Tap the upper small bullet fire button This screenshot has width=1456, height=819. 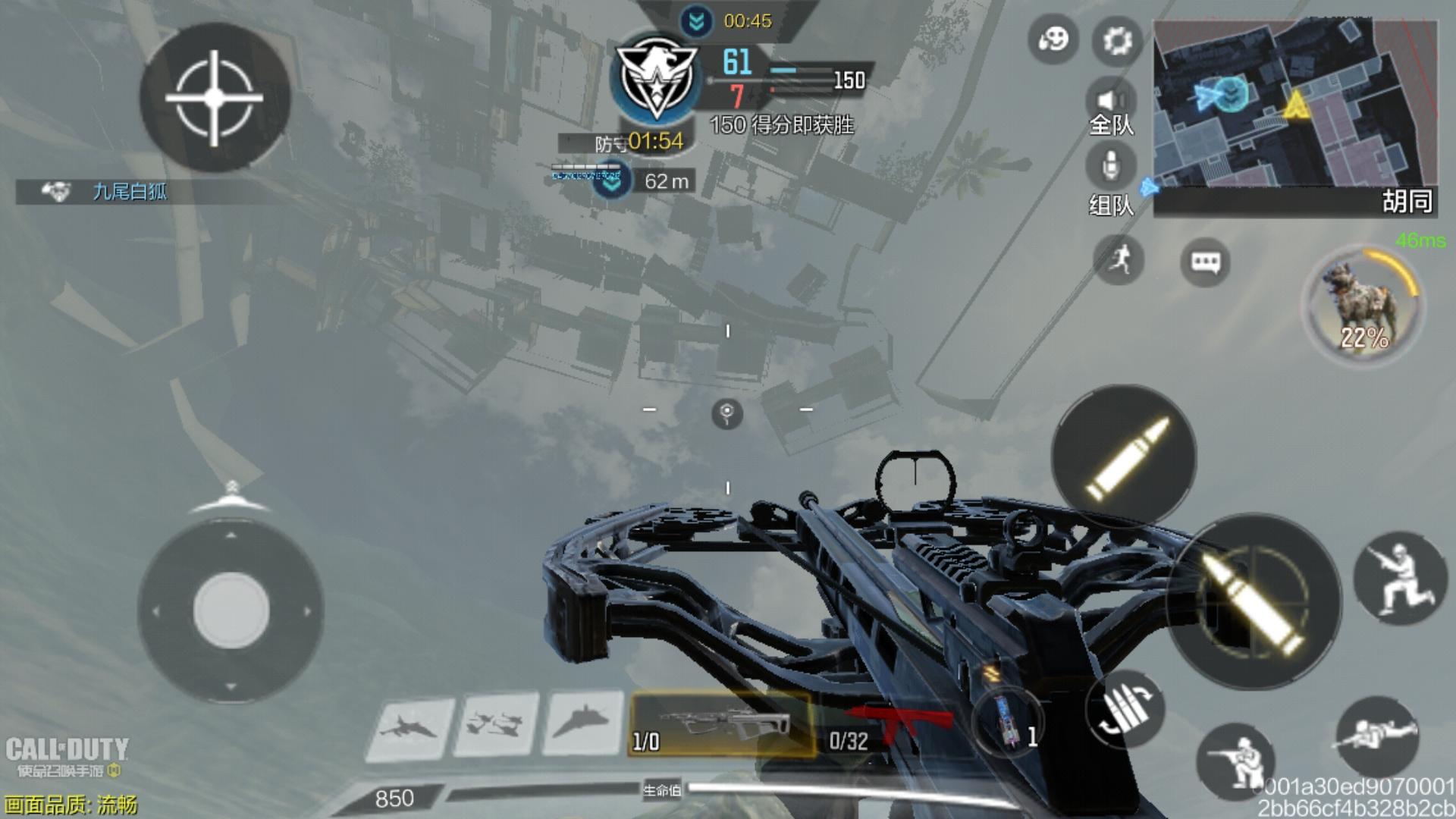1124,457
